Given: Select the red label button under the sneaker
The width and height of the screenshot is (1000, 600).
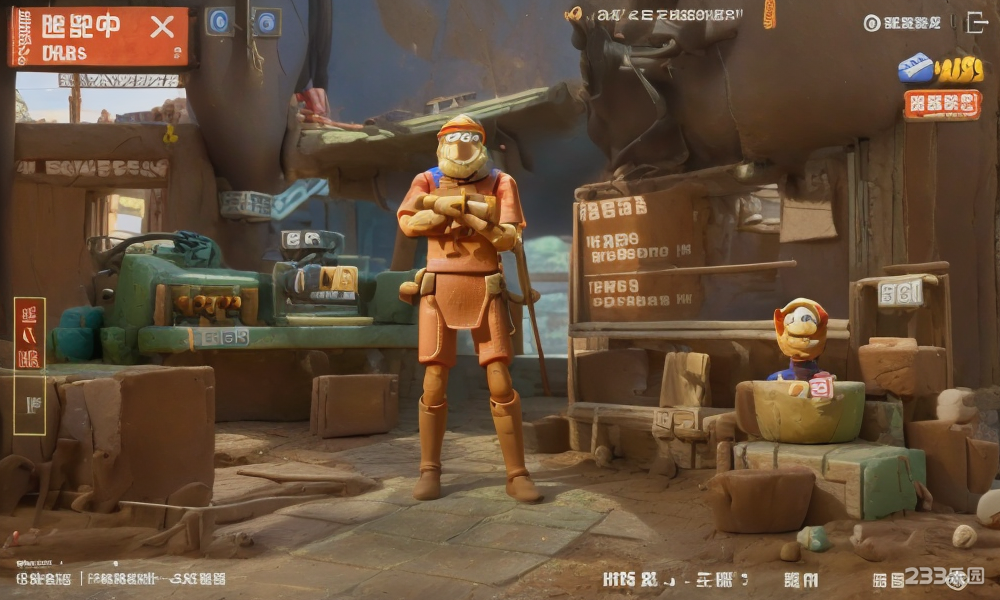Looking at the screenshot, I should pyautogui.click(x=942, y=104).
